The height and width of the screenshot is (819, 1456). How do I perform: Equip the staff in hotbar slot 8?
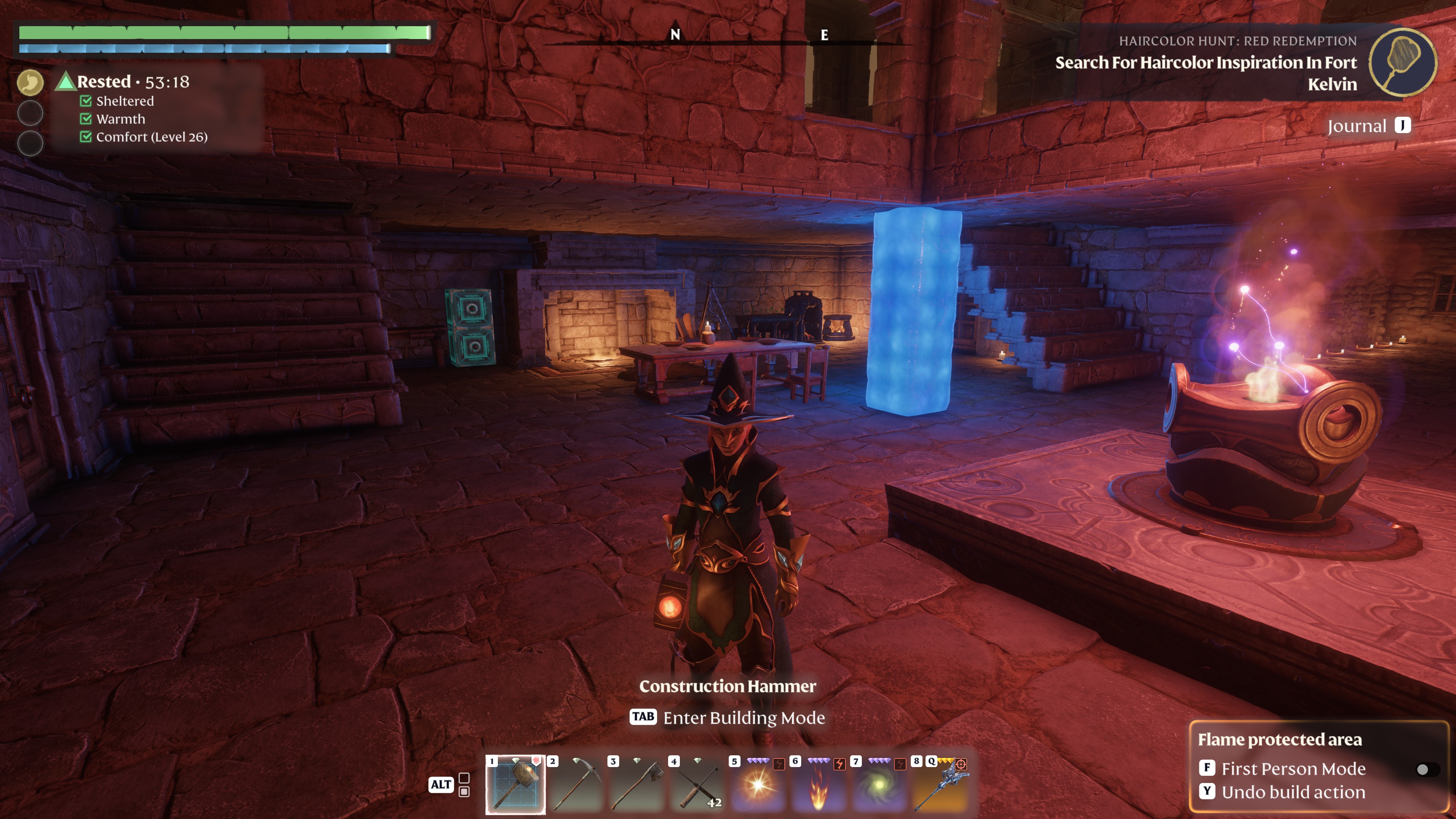[940, 784]
